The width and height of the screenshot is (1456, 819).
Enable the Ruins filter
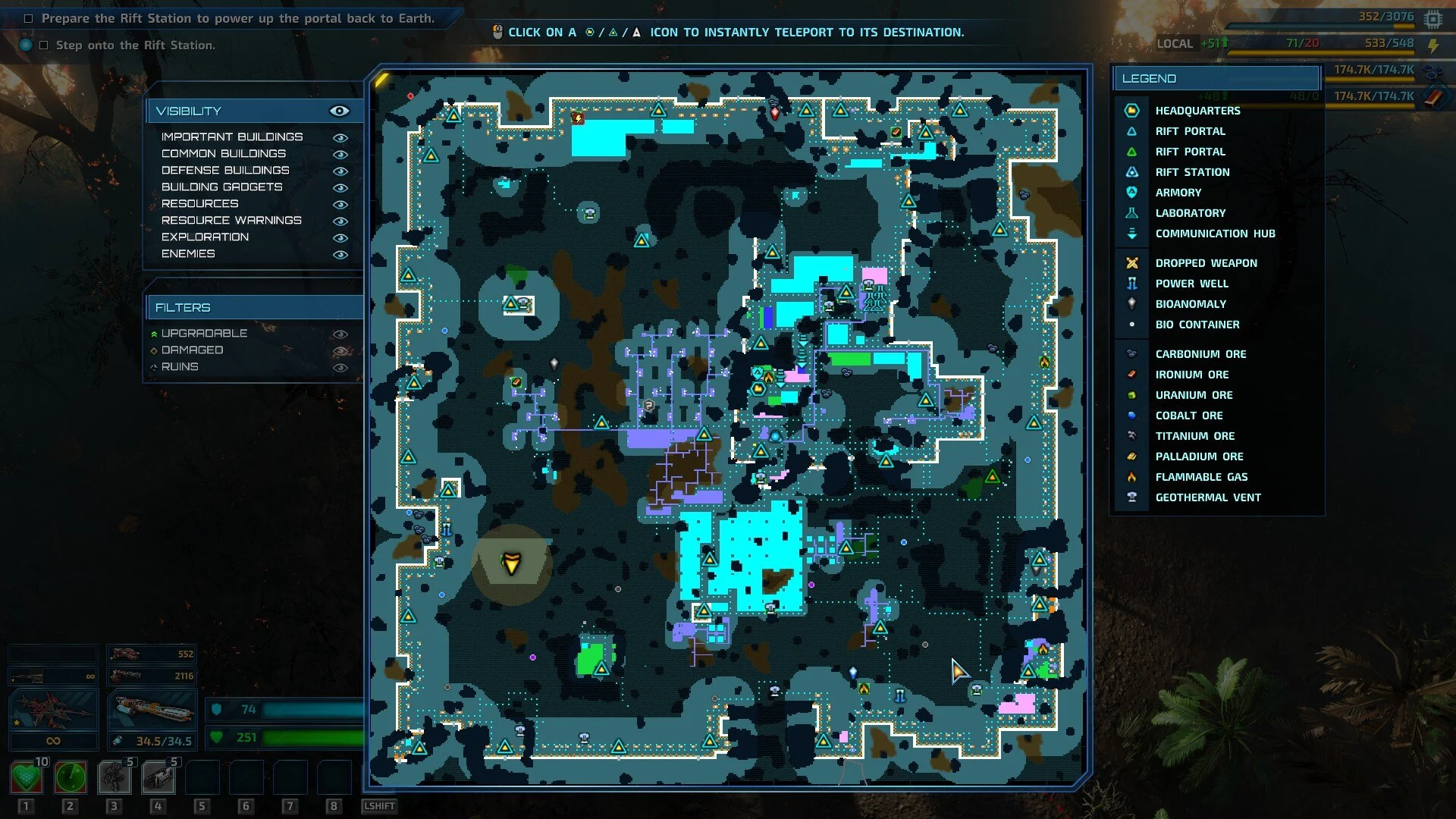tap(340, 367)
